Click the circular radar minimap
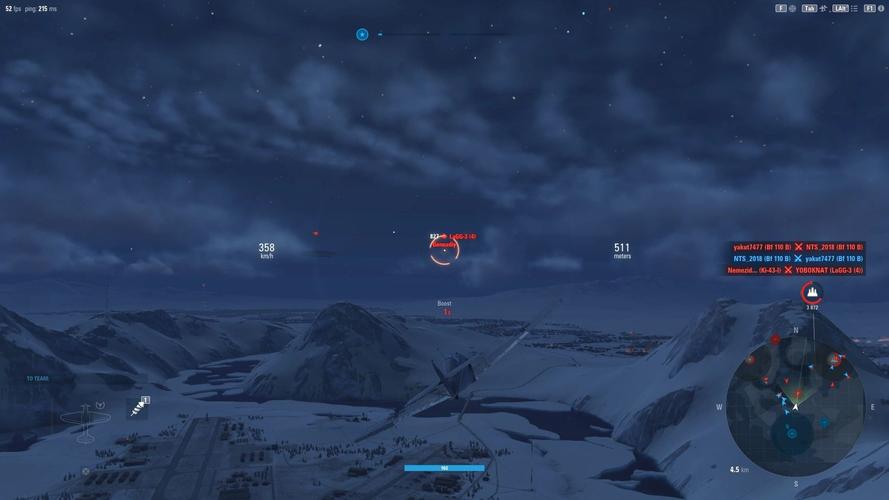 [x=795, y=404]
